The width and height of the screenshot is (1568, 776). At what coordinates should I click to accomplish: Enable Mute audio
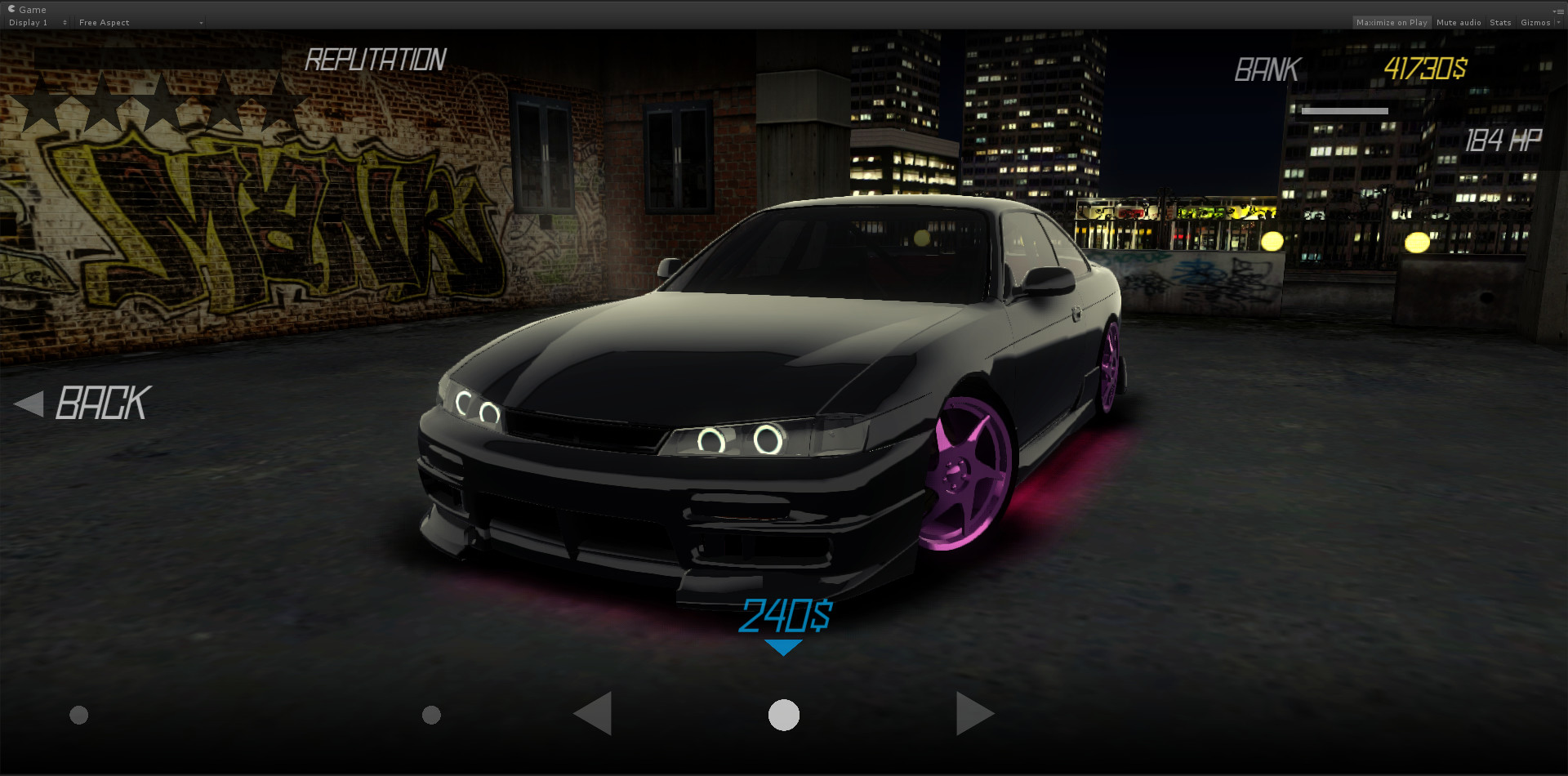tap(1458, 22)
